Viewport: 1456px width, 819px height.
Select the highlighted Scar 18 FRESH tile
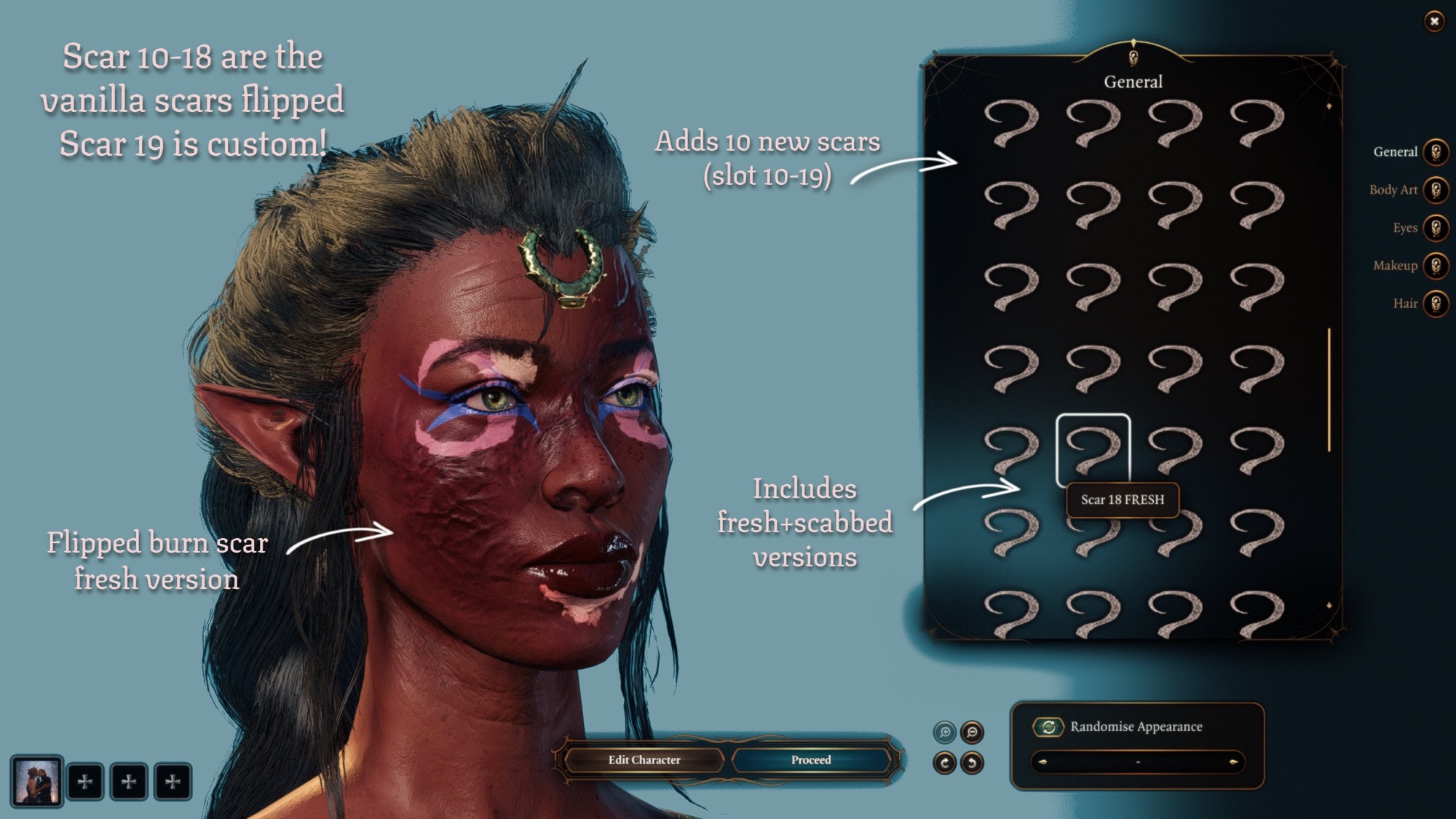[x=1093, y=449]
